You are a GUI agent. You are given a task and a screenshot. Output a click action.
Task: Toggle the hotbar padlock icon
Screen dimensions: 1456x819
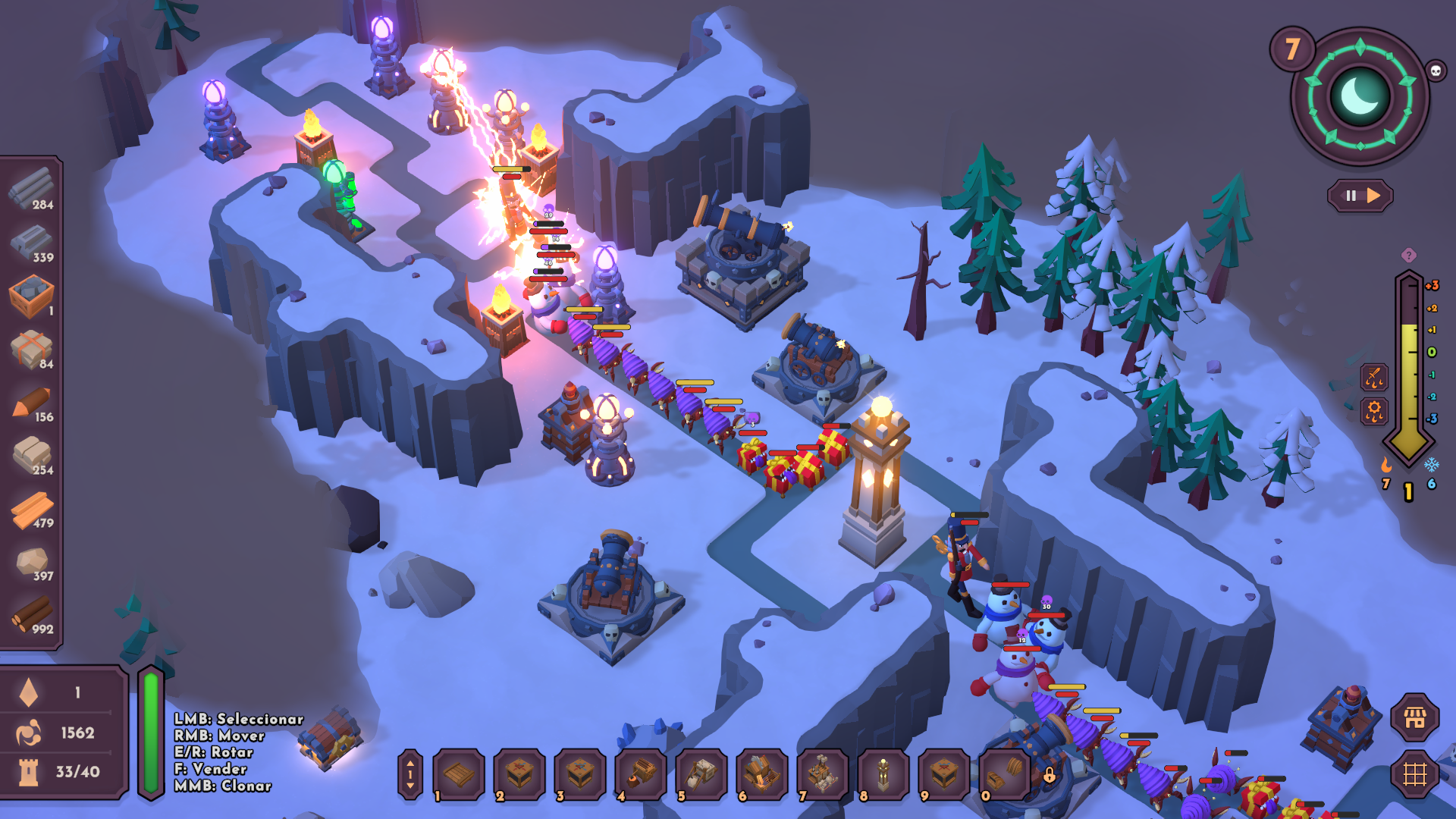pyautogui.click(x=1050, y=775)
